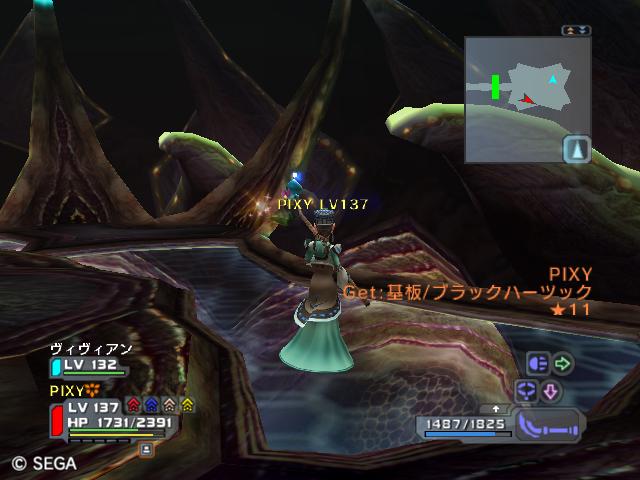Image resolution: width=640 pixels, height=480 pixels.
Task: Activate the green right-arrow action palette slot
Action: pyautogui.click(x=563, y=363)
